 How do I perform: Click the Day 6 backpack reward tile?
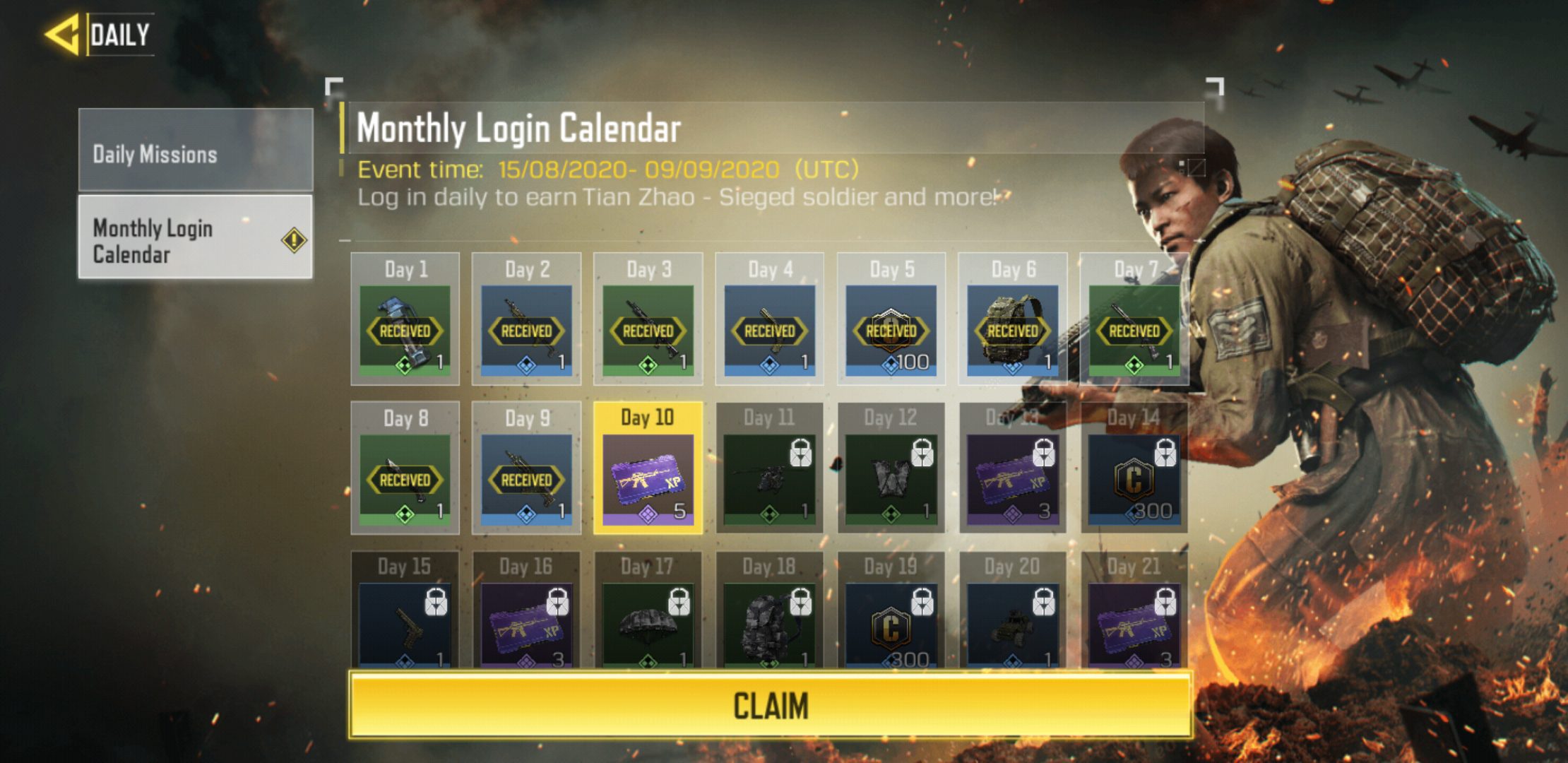(x=1013, y=329)
